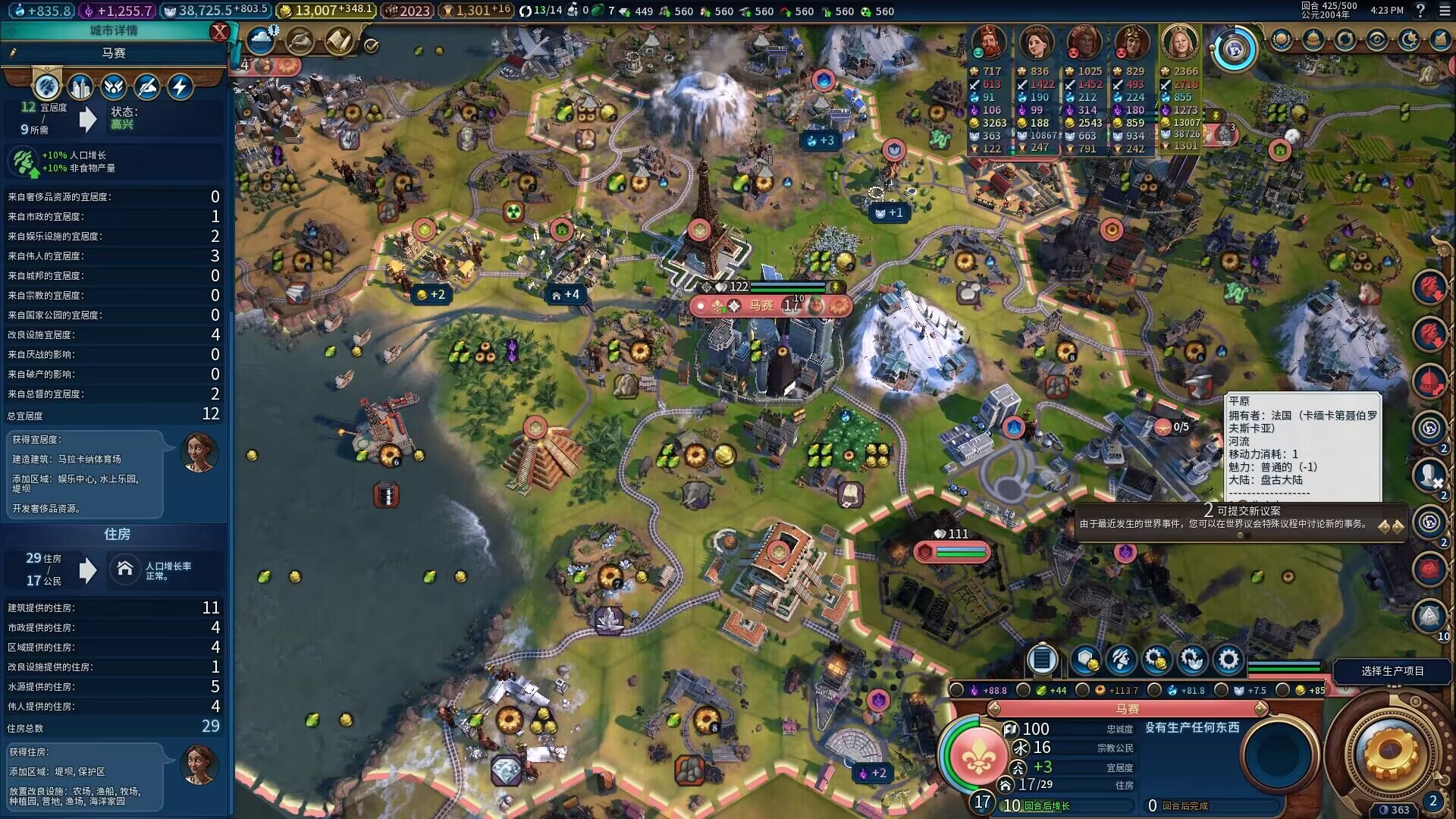
Task: Go to the previous city arrow
Action: [993, 709]
